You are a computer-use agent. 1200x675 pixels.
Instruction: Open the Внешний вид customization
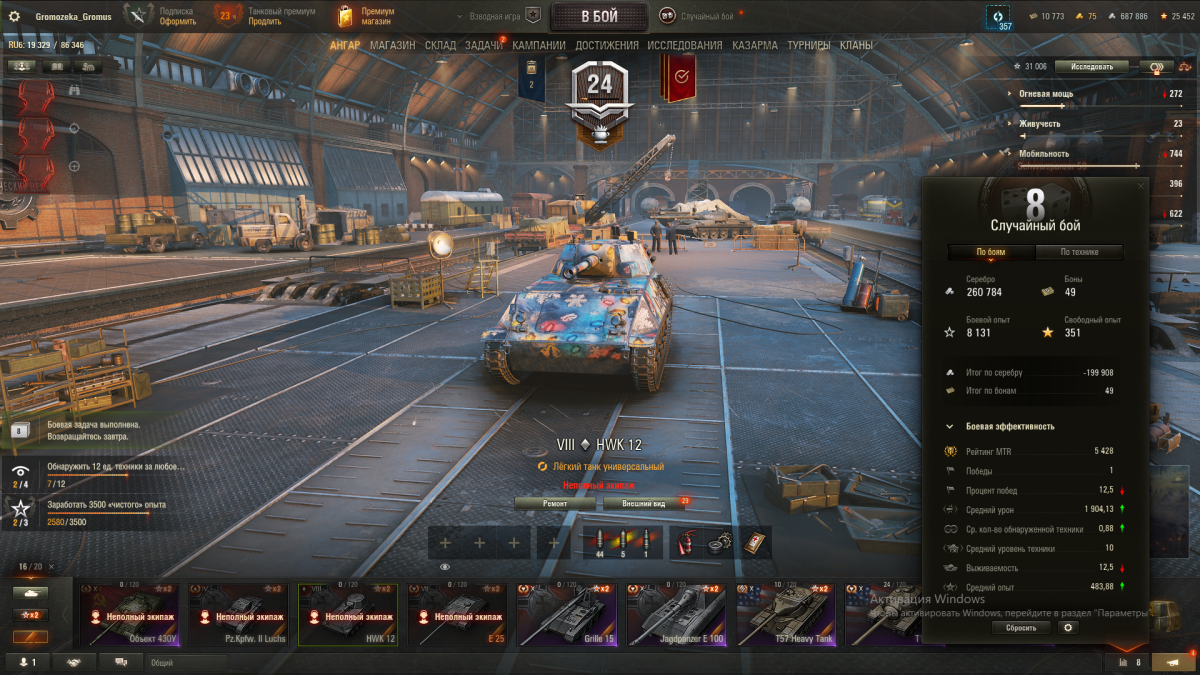click(x=644, y=503)
